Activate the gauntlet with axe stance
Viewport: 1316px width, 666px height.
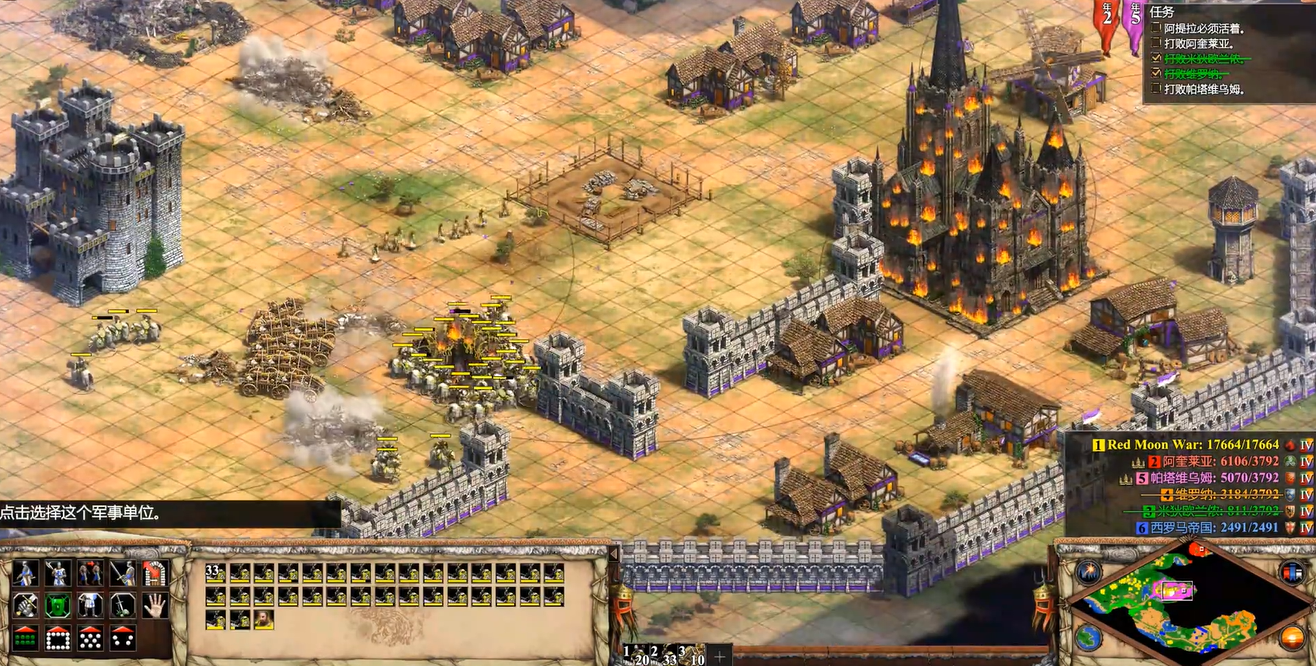click(x=27, y=606)
